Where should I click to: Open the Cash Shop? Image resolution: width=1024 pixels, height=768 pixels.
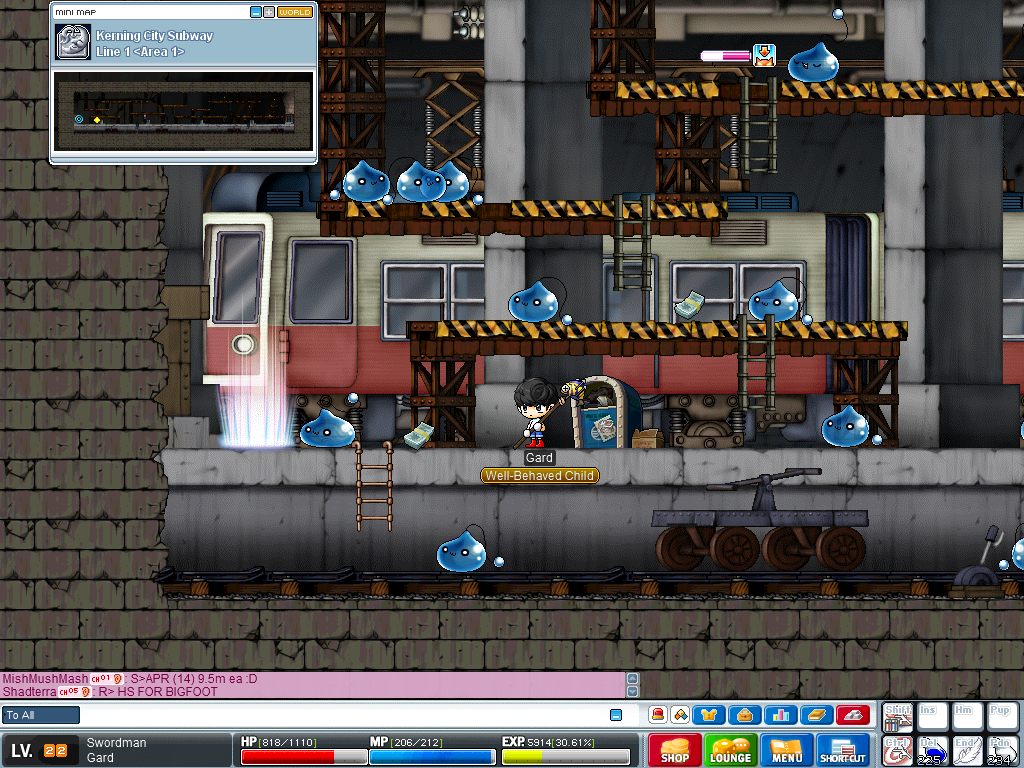point(674,750)
